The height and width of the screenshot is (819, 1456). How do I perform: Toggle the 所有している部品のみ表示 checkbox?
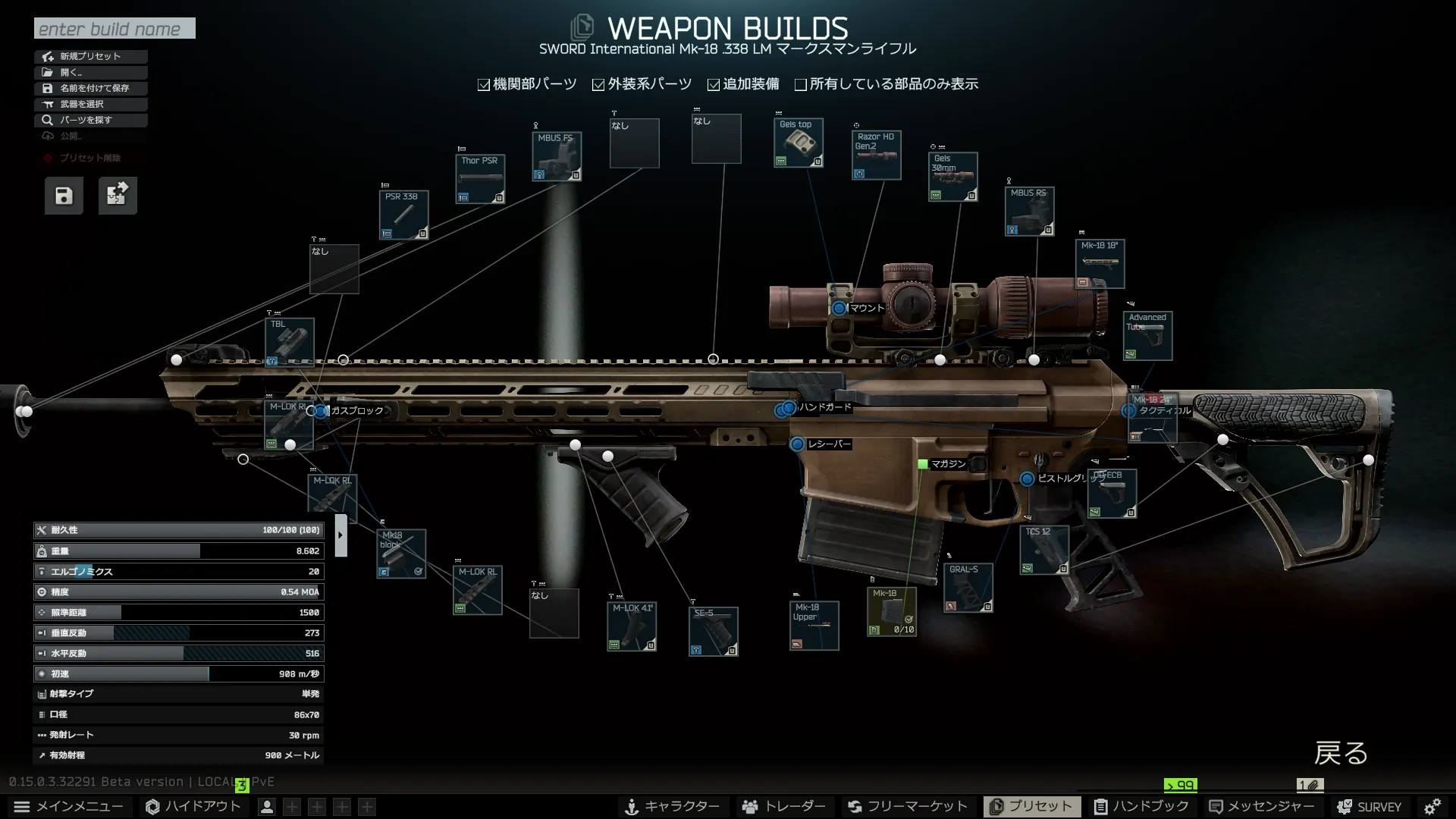(801, 83)
